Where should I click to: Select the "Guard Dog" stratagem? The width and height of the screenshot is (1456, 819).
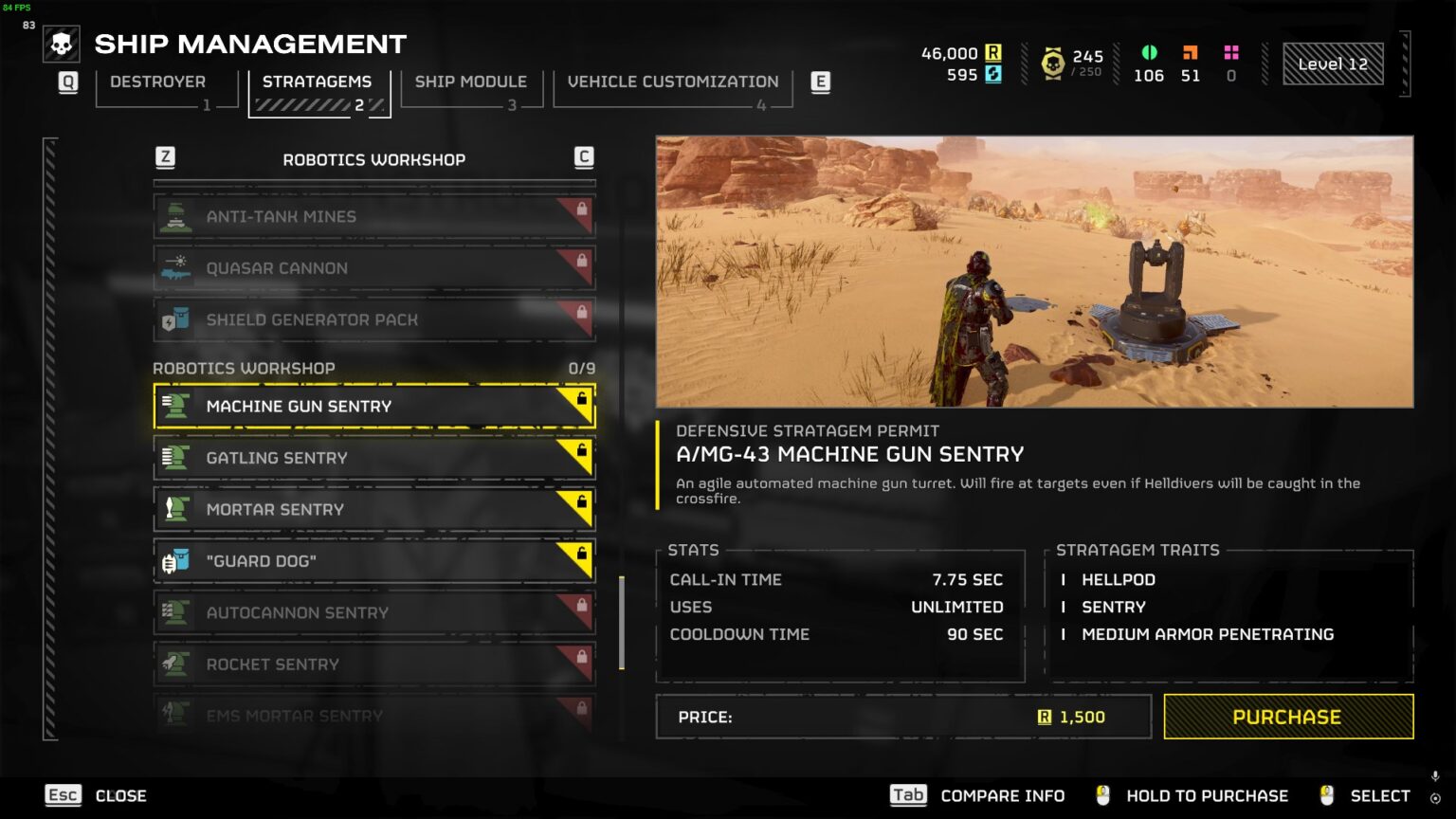click(374, 561)
